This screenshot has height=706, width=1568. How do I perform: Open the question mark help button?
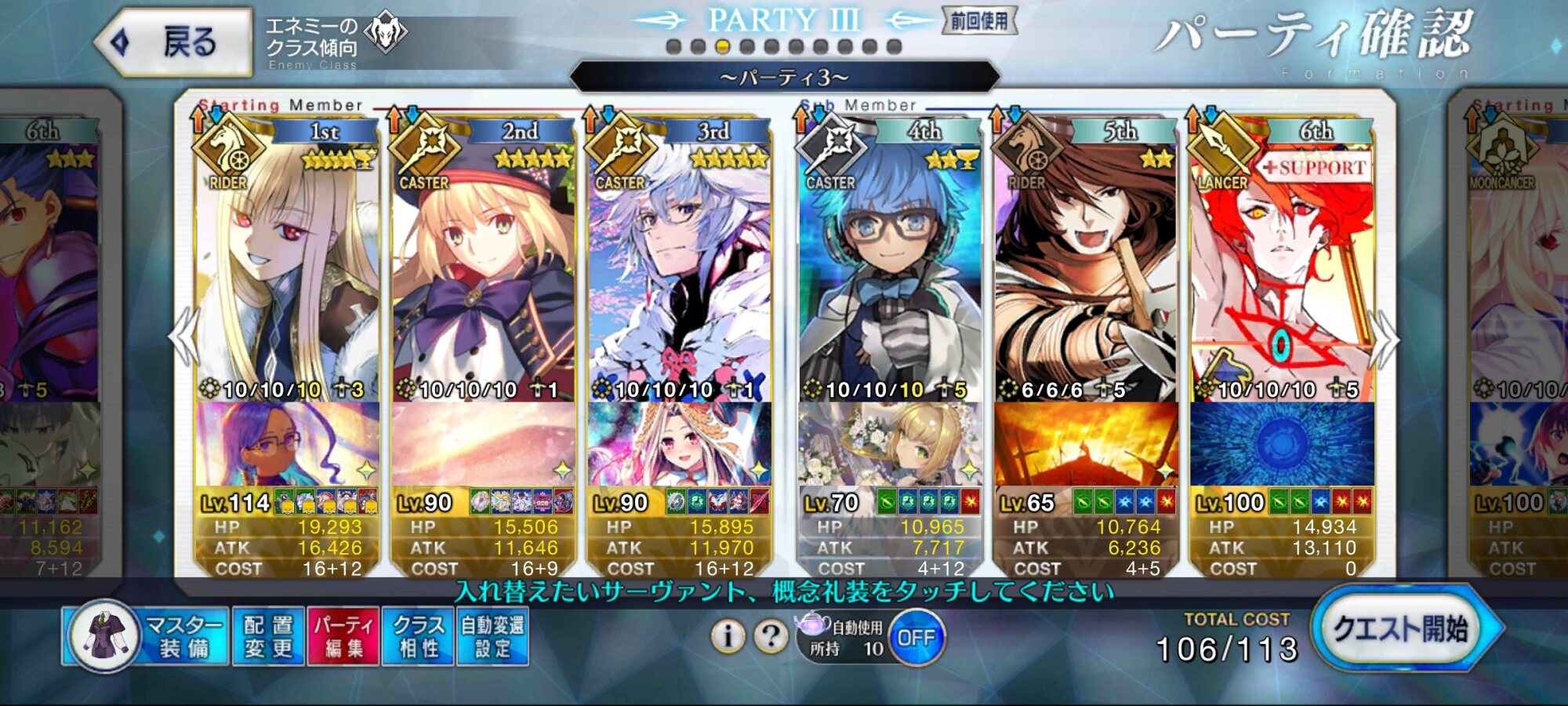(771, 636)
